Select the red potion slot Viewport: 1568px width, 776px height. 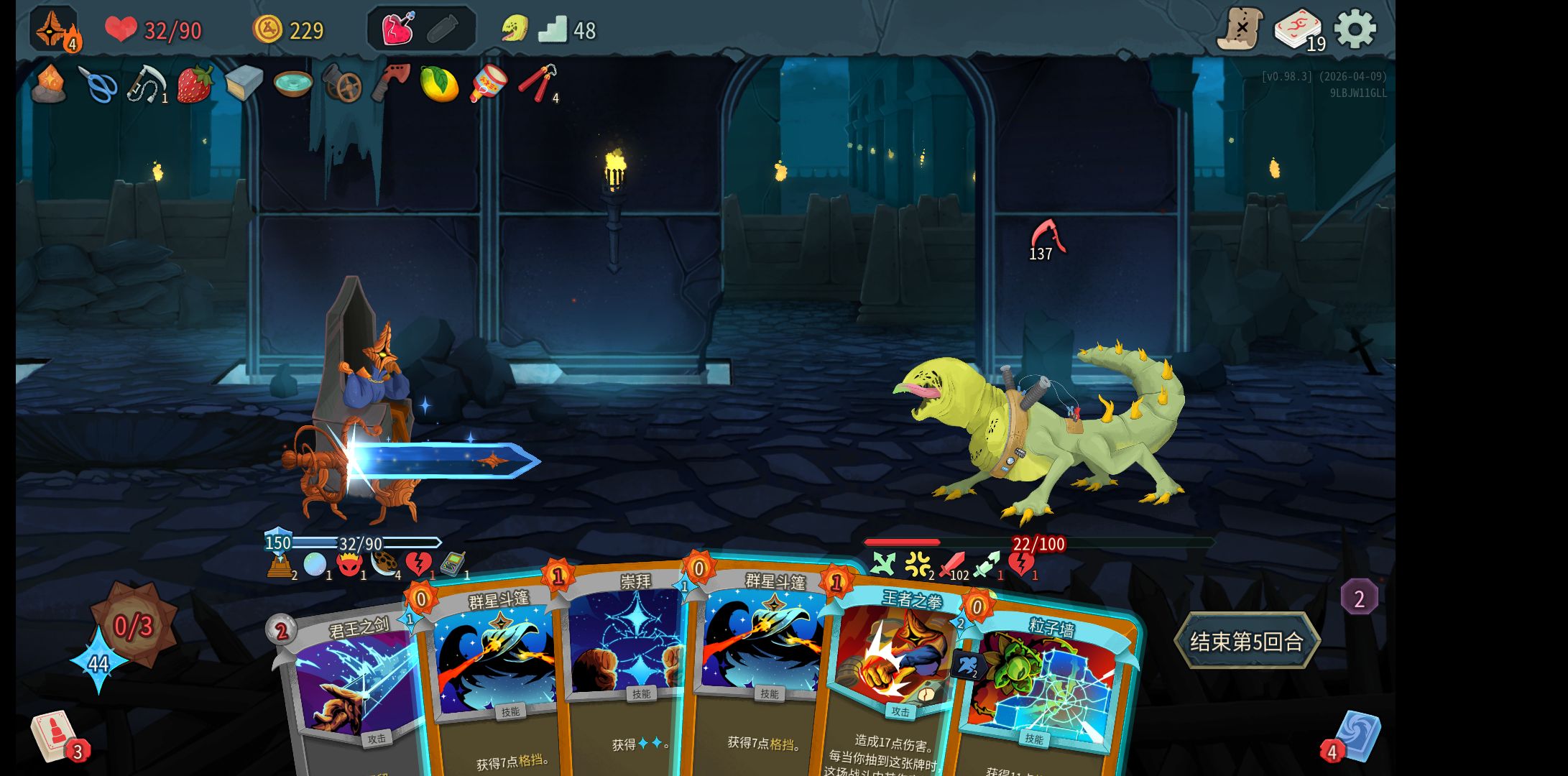tap(397, 29)
